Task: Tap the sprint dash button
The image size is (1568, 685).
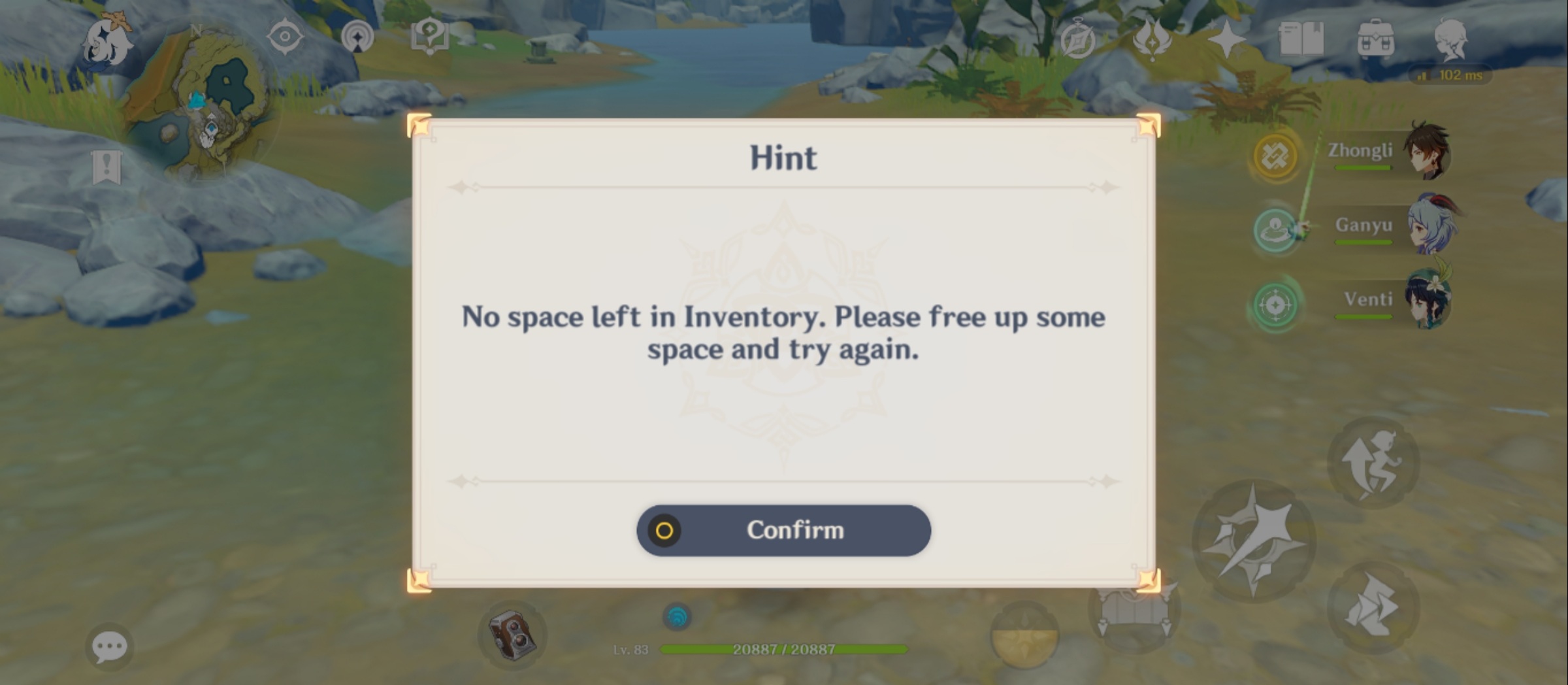Action: (x=1373, y=607)
